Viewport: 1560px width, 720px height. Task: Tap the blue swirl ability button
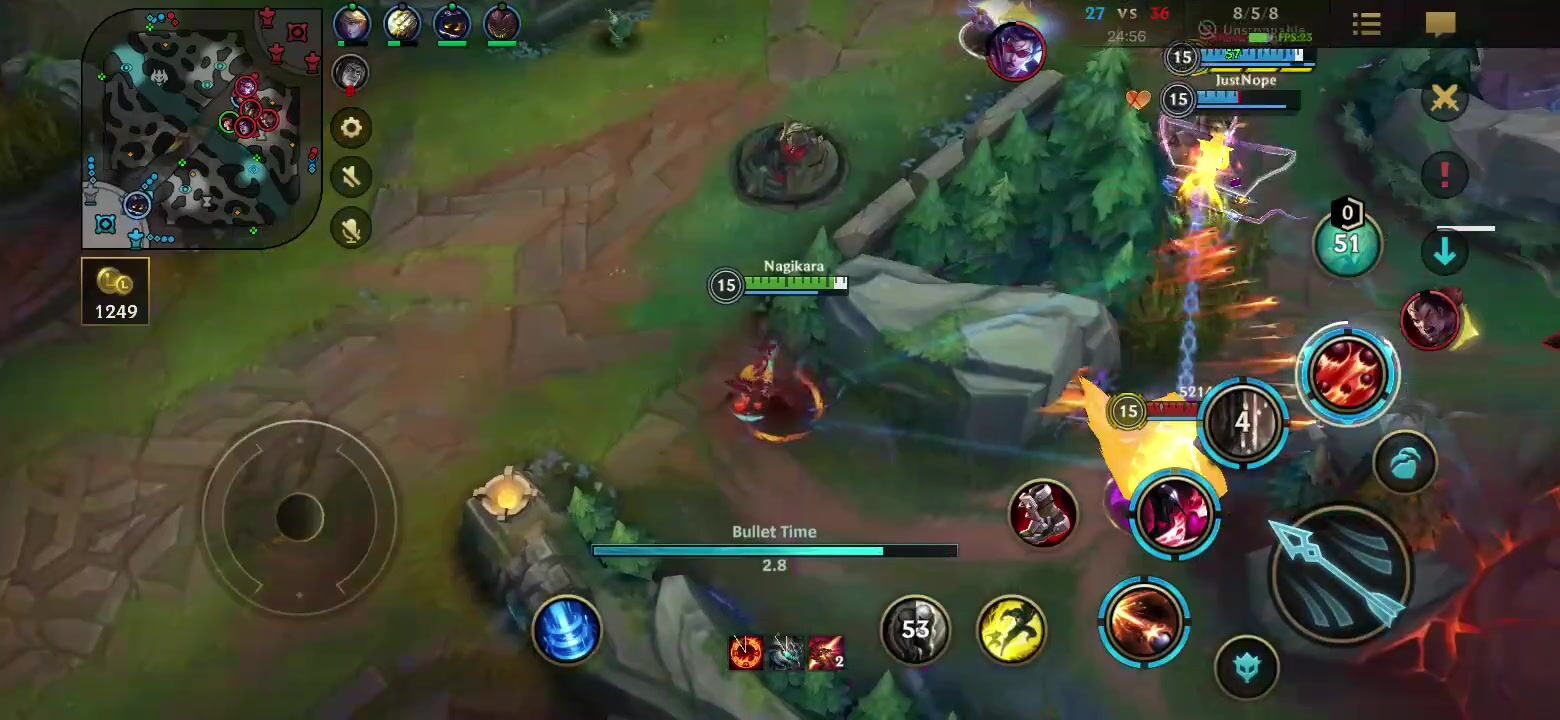click(x=566, y=629)
